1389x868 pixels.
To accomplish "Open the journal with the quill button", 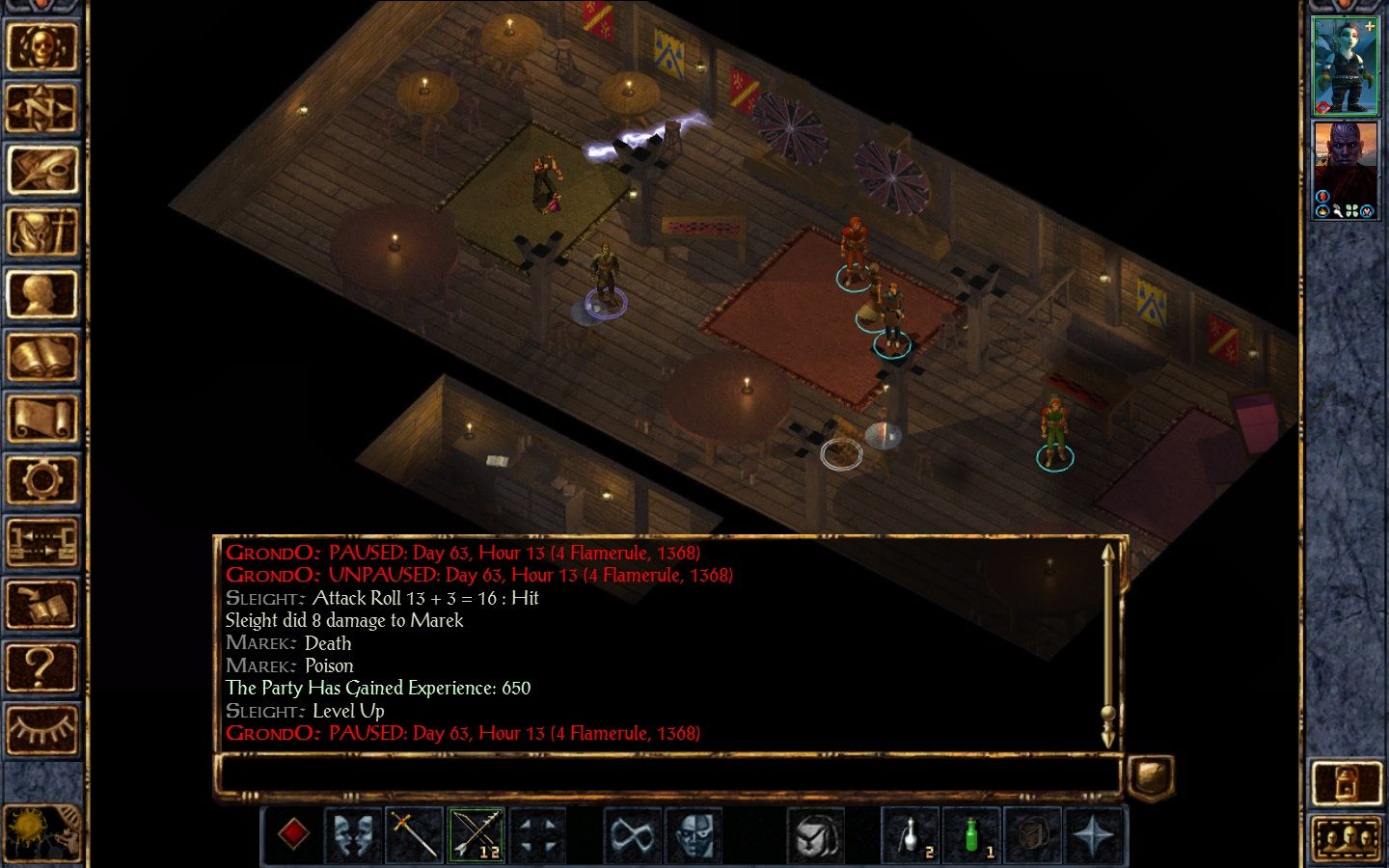I will [41, 170].
